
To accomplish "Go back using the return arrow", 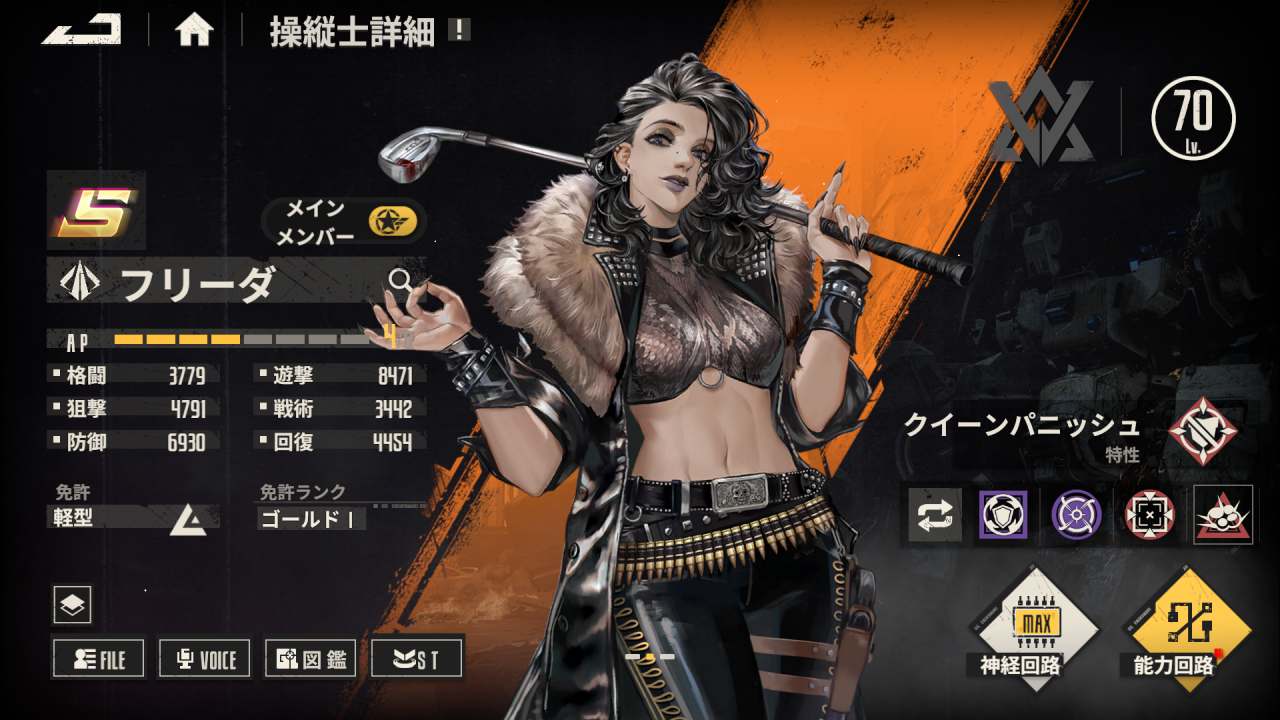I will point(81,29).
